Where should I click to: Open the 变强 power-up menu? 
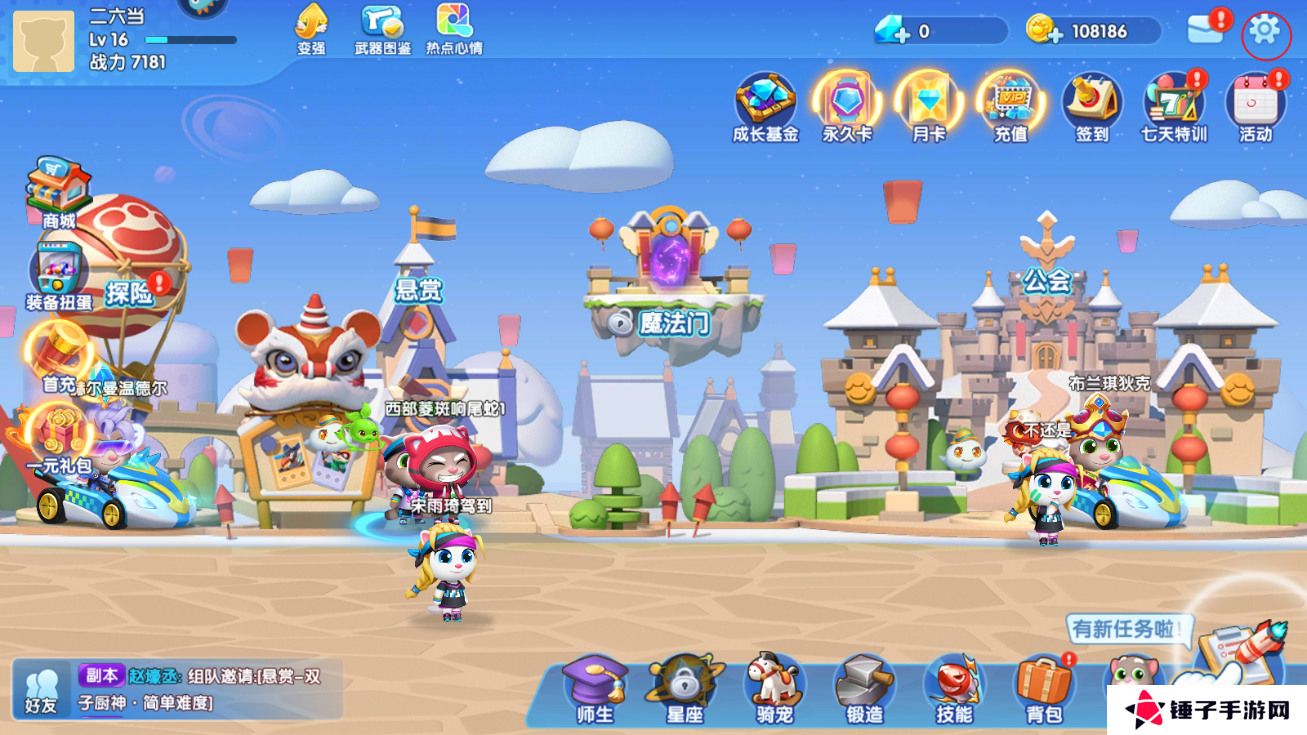[311, 26]
